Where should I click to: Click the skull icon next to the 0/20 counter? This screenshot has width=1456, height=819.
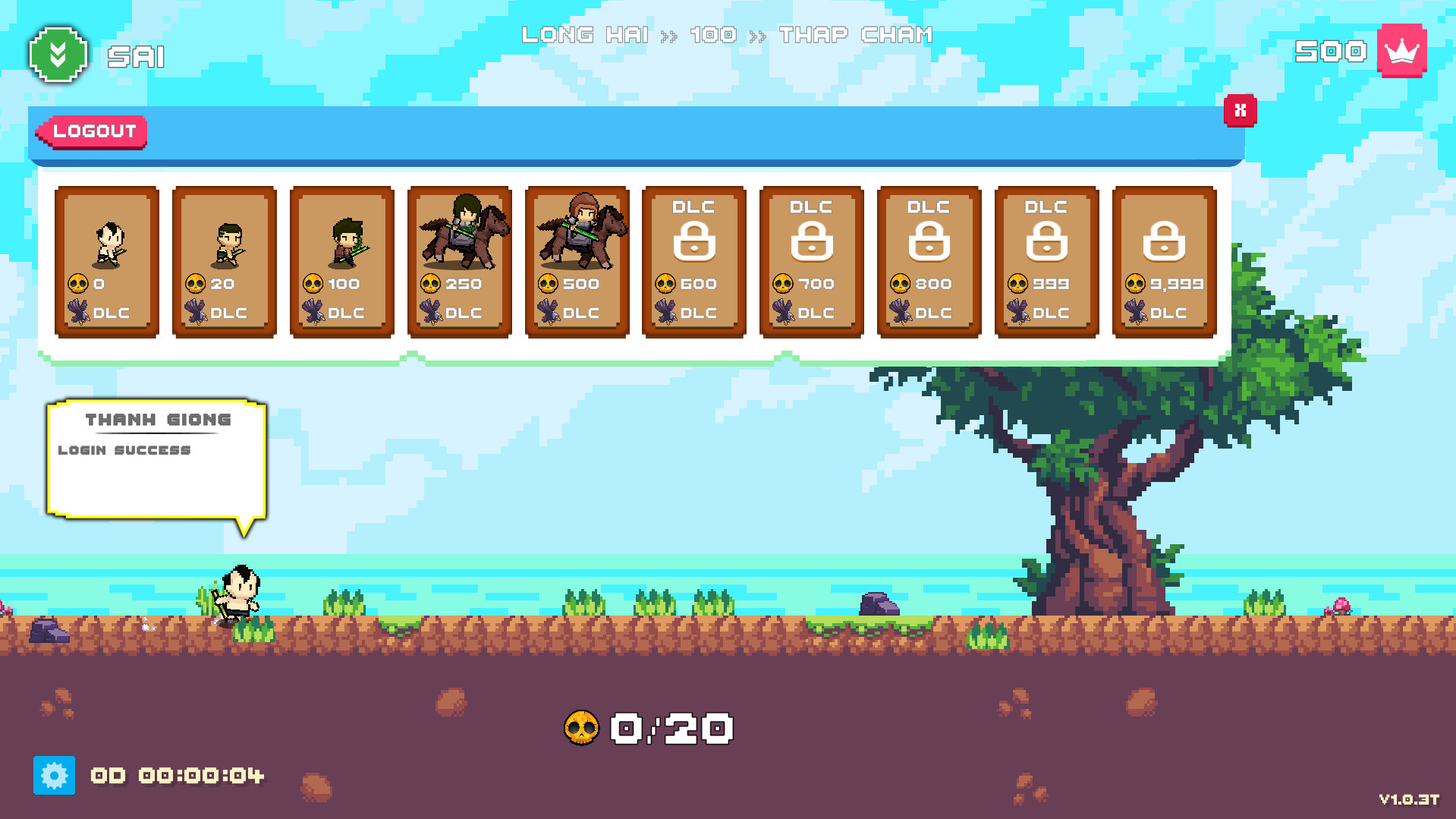click(583, 727)
